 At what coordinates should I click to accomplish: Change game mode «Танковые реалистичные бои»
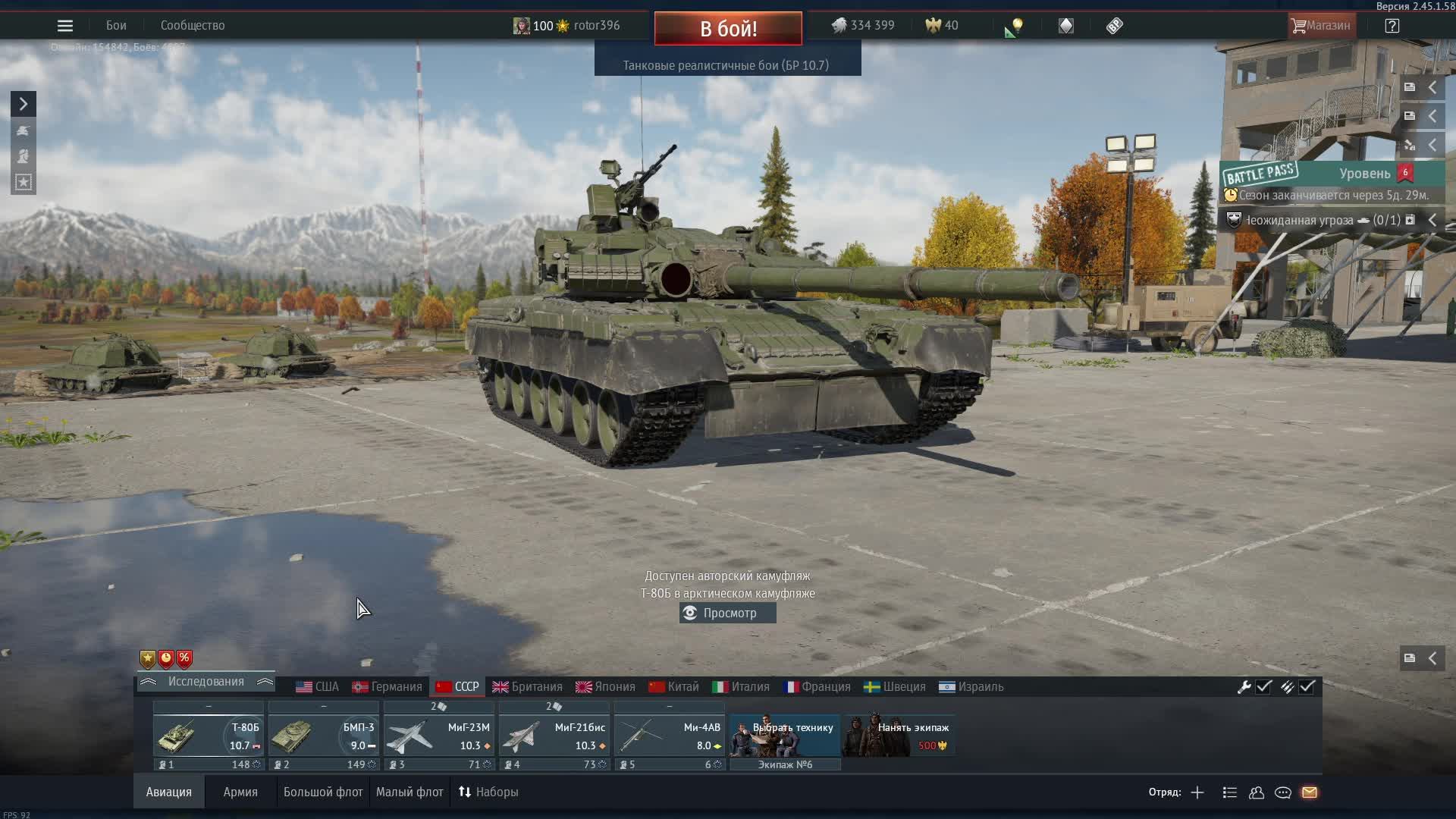tap(726, 65)
